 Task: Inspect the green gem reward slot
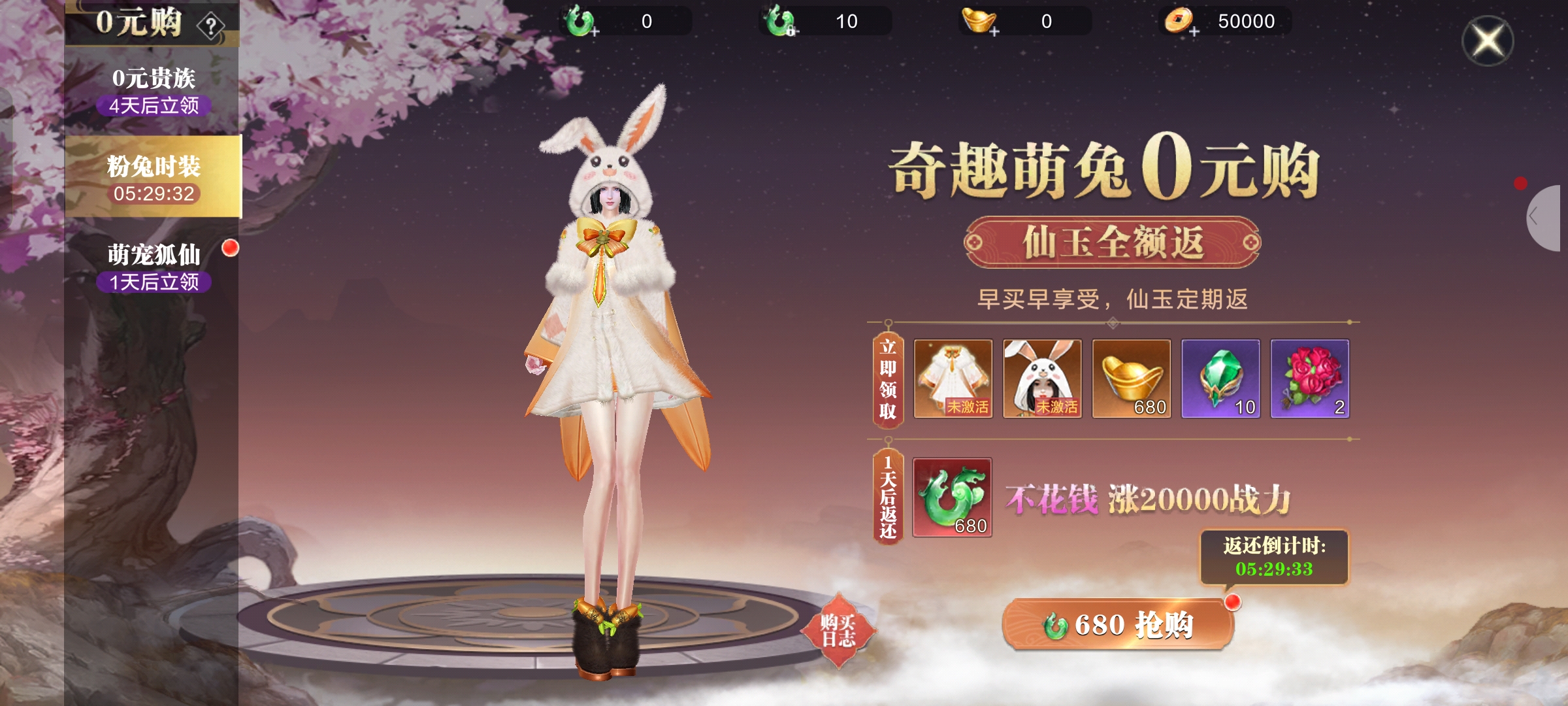tap(1220, 378)
